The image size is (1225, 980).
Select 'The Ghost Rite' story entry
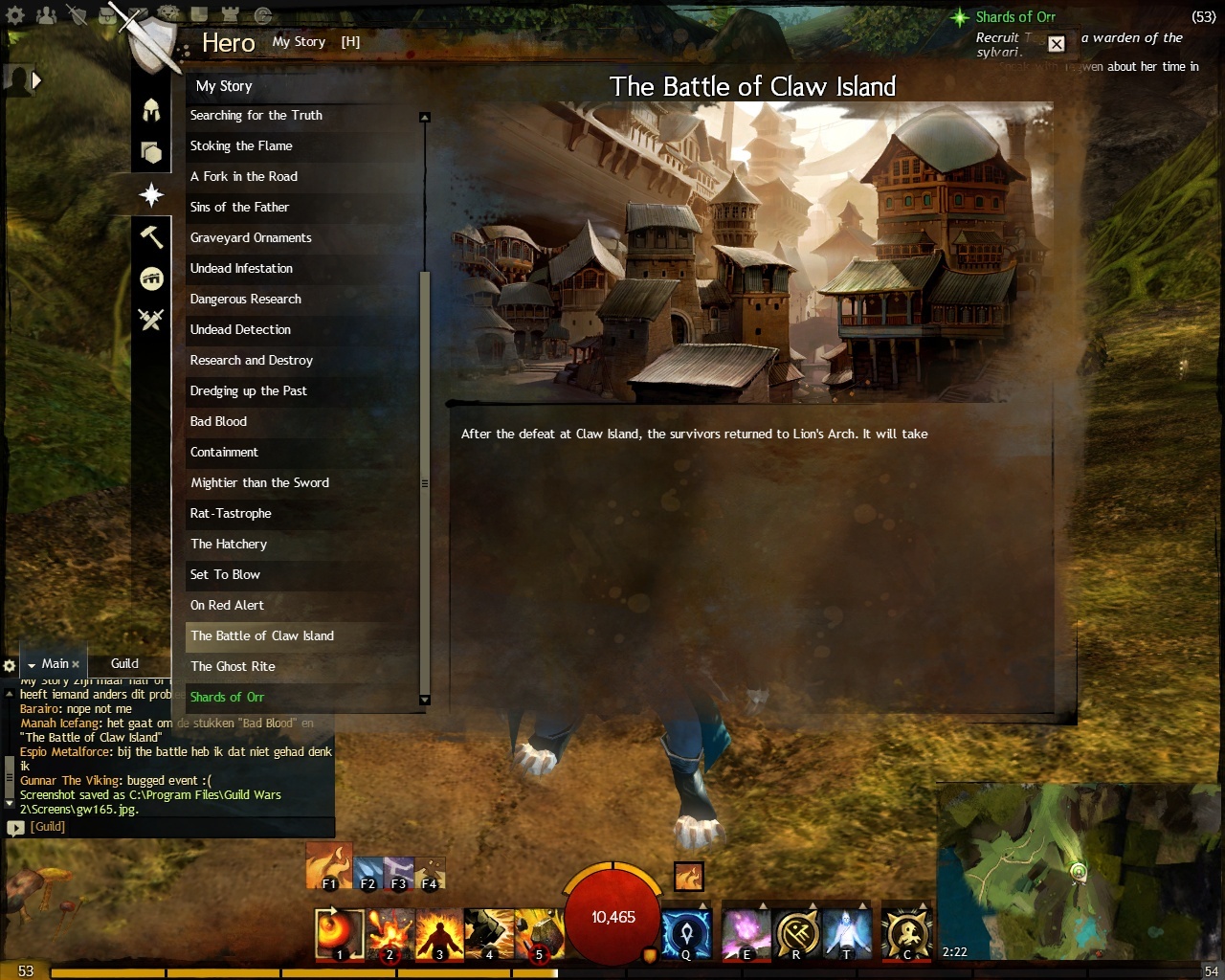coord(233,667)
